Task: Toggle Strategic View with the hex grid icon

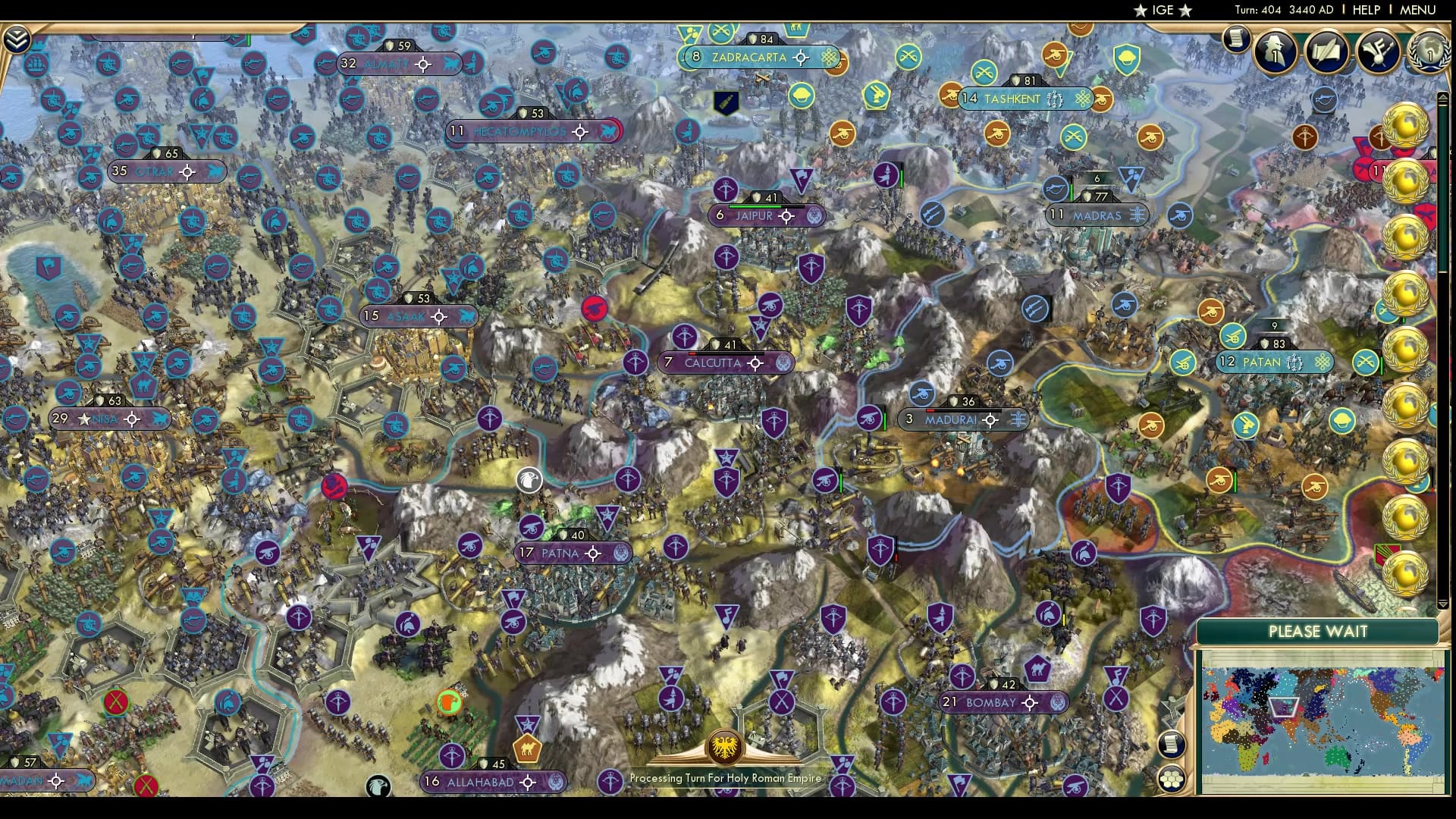Action: pyautogui.click(x=1172, y=780)
